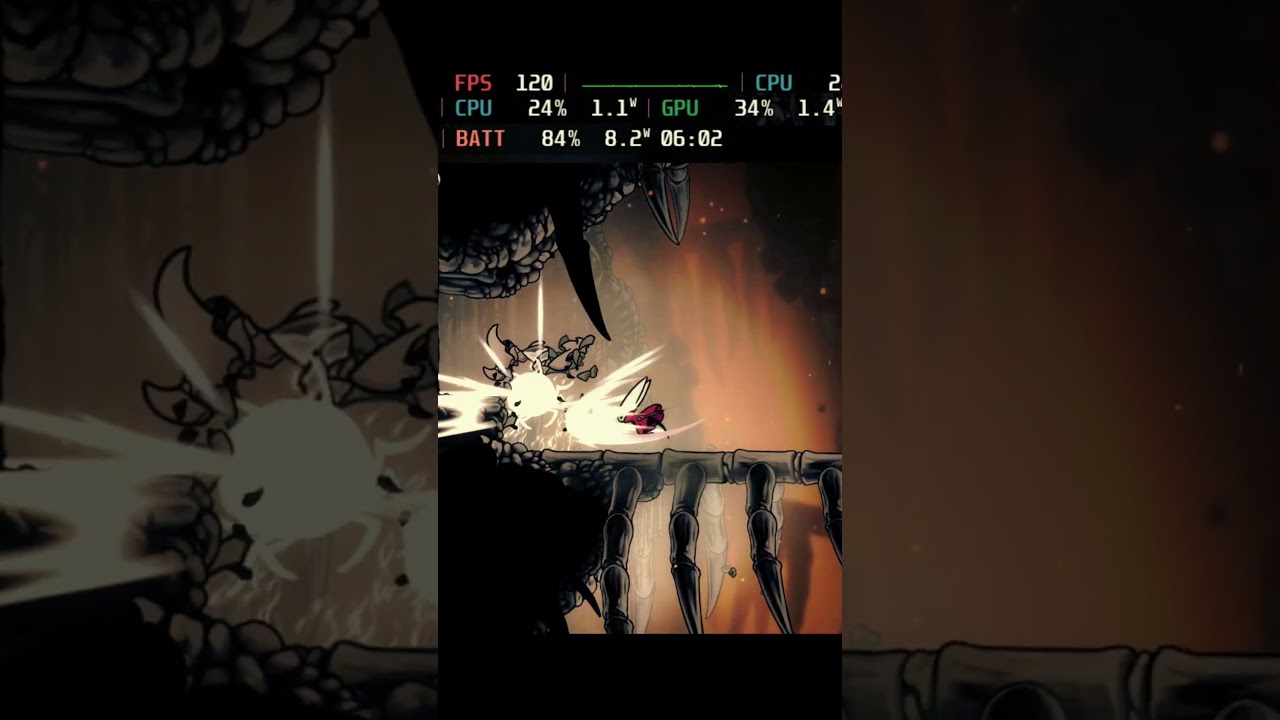1280x720 pixels.
Task: Select the BATT battery indicator
Action: point(478,139)
